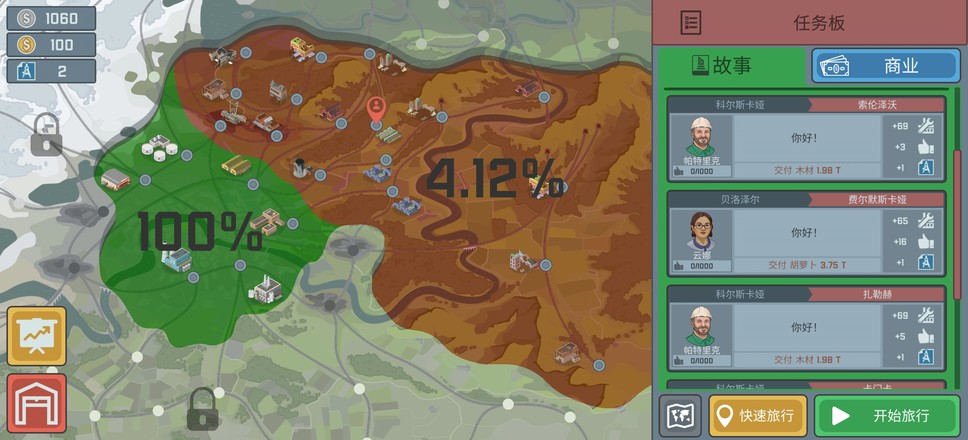The width and height of the screenshot is (968, 440).
Task: Click the padlock above the green region
Action: click(46, 135)
